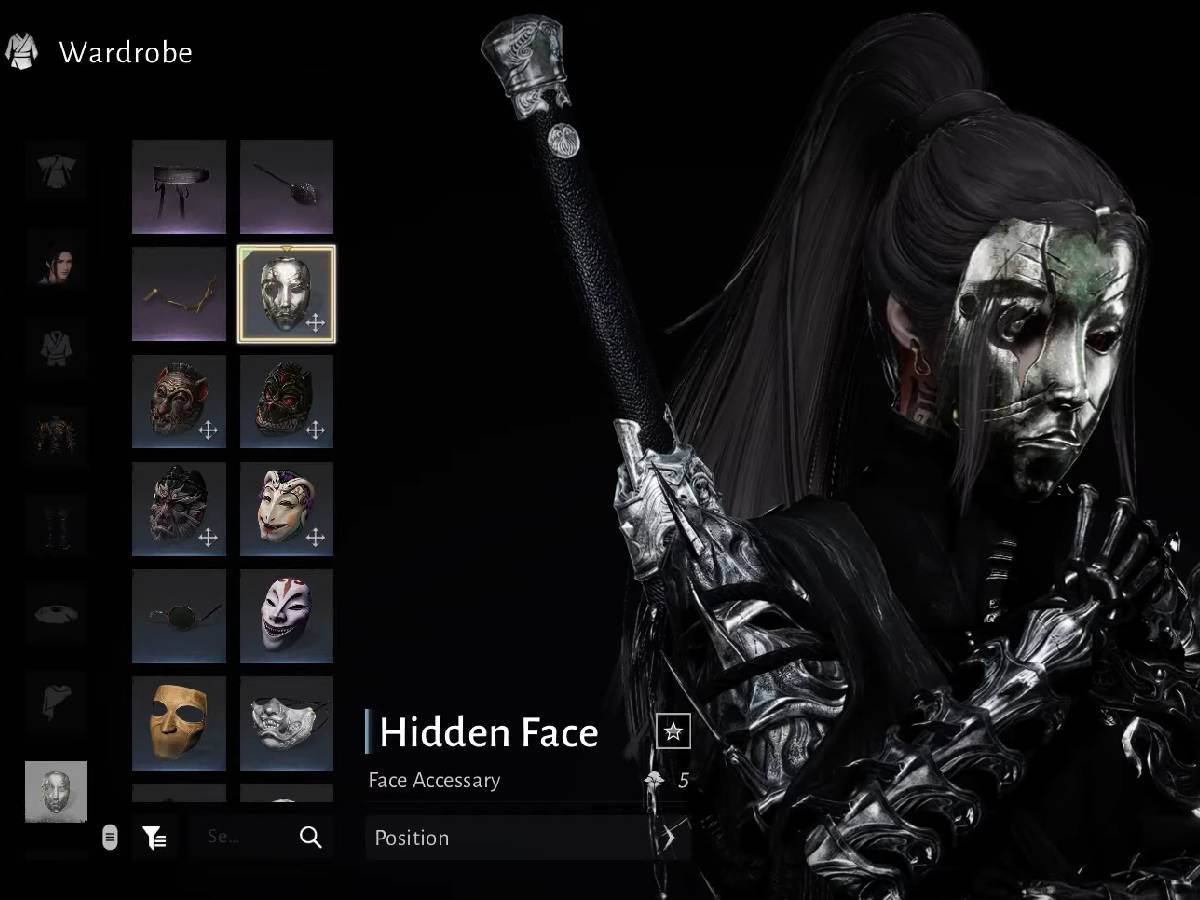This screenshot has width=1200, height=900.
Task: Select the white fanged lower-face mask
Action: point(286,723)
